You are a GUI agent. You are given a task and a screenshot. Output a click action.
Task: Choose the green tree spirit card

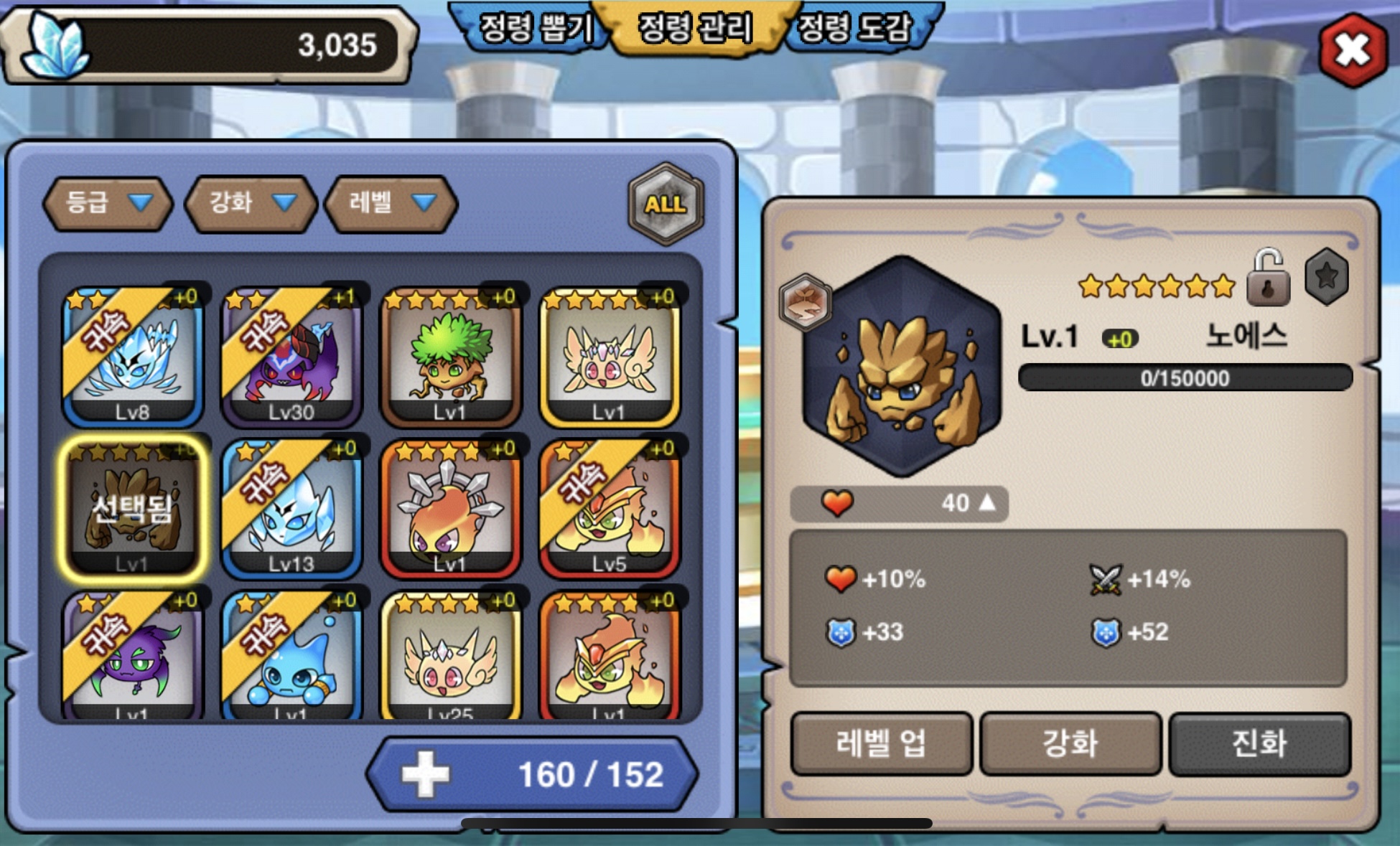[x=450, y=357]
